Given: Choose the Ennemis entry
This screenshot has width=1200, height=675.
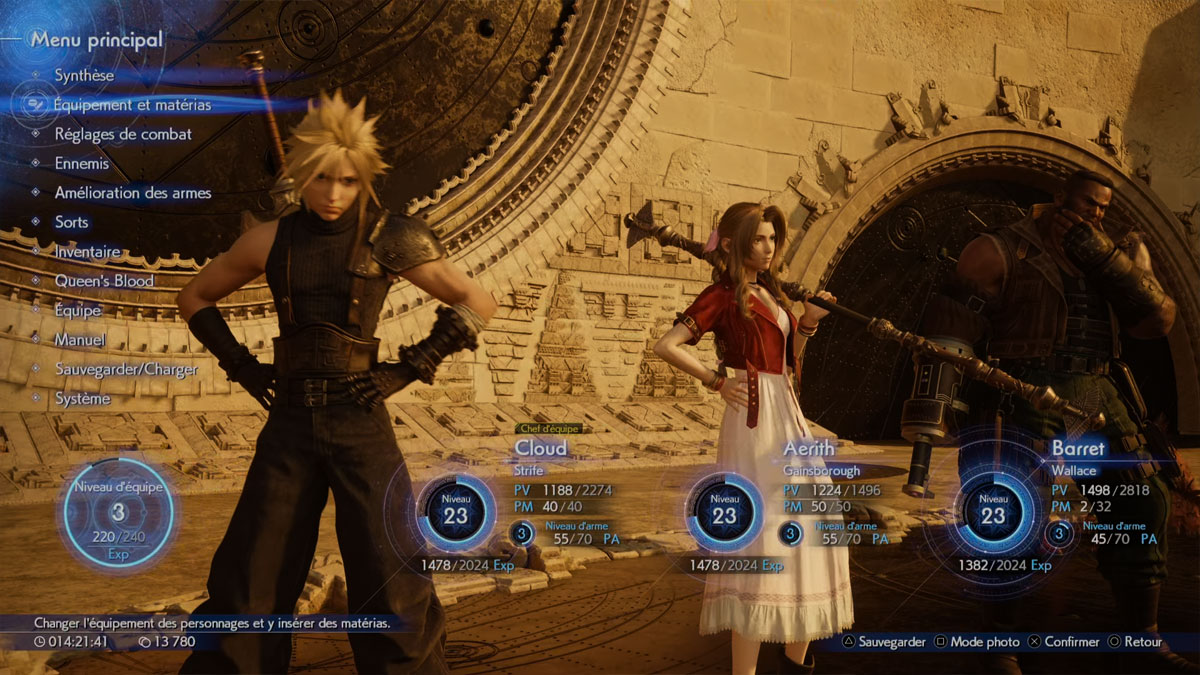Looking at the screenshot, I should (82, 163).
